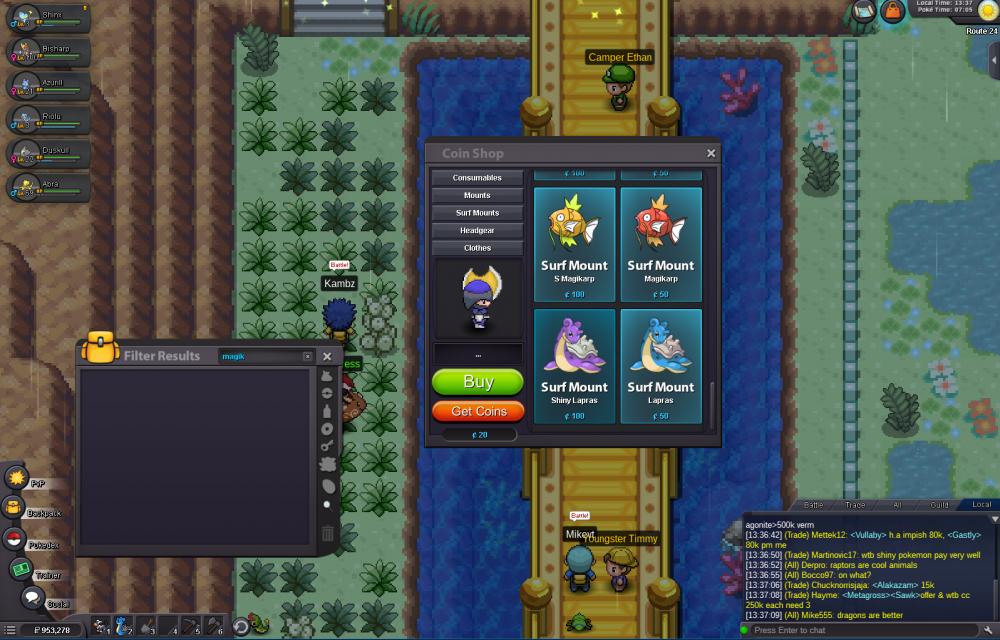This screenshot has height=640, width=1000.
Task: Show the Trade chat channel
Action: (856, 505)
